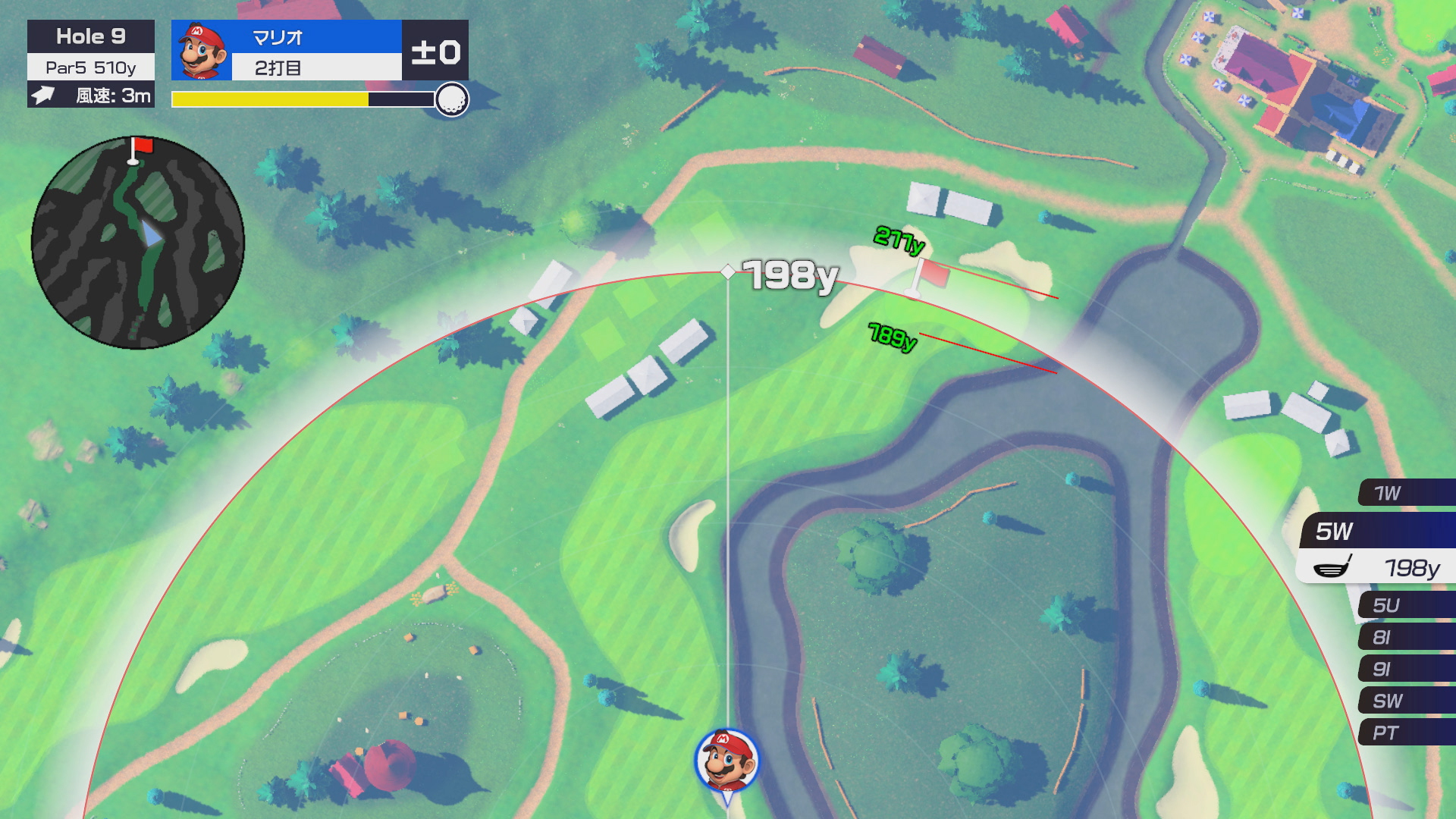Select the Mario character portrait icon
The image size is (1456, 819).
[x=202, y=51]
